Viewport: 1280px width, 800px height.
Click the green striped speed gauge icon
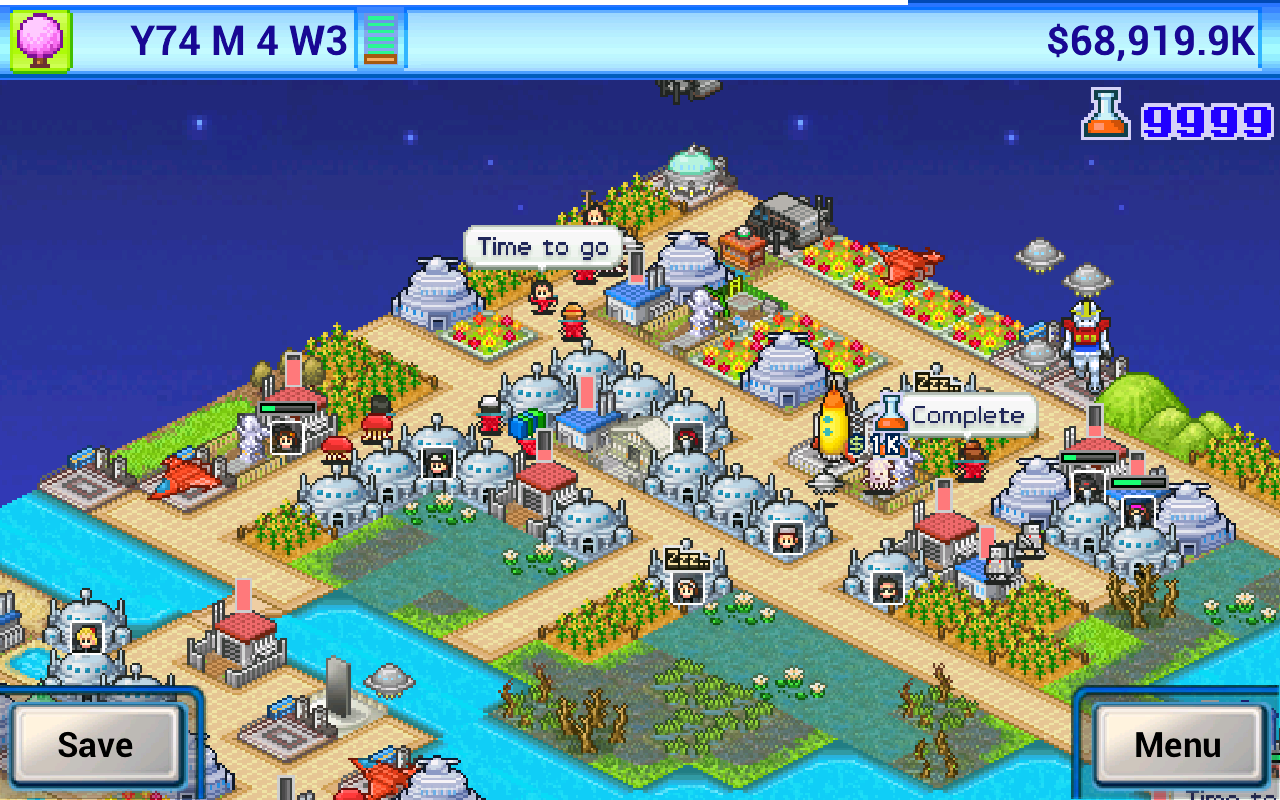381,41
